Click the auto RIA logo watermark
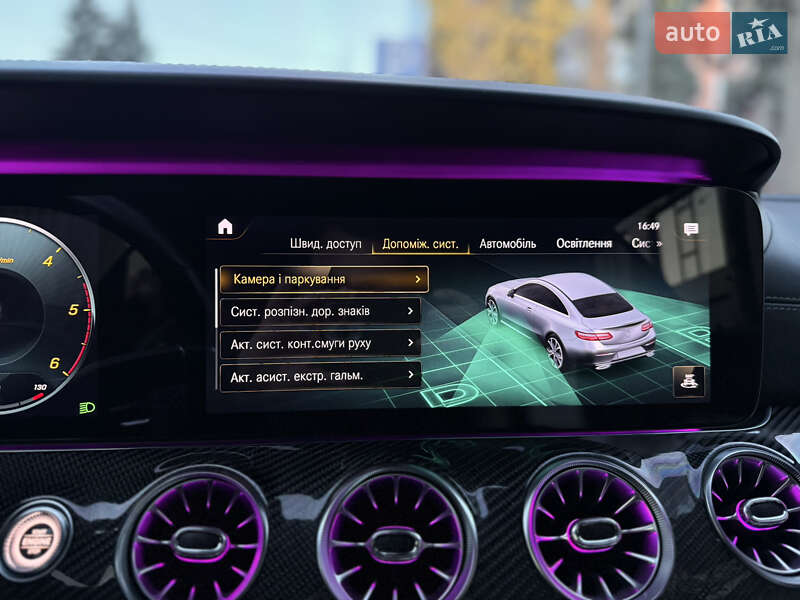 click(x=720, y=33)
